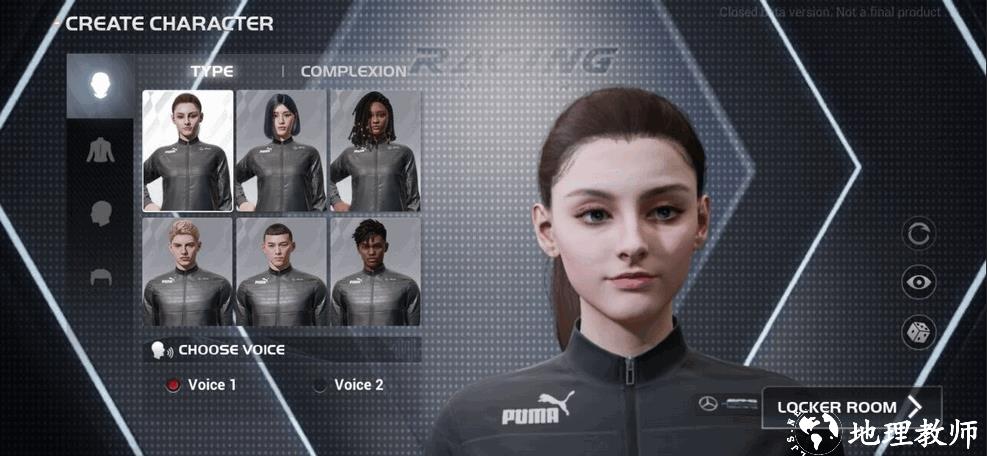
Task: Open the hairstyle category
Action: click(100, 277)
